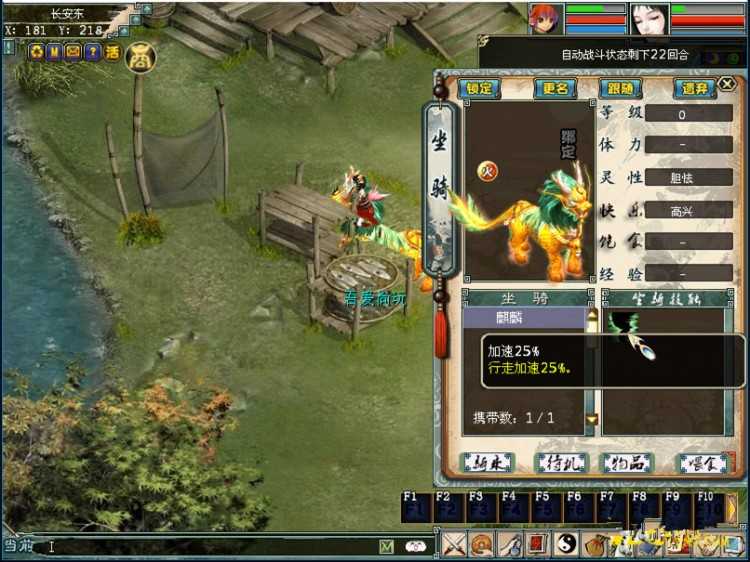
Task: Open the round gold 商 shop icon
Action: [x=140, y=57]
